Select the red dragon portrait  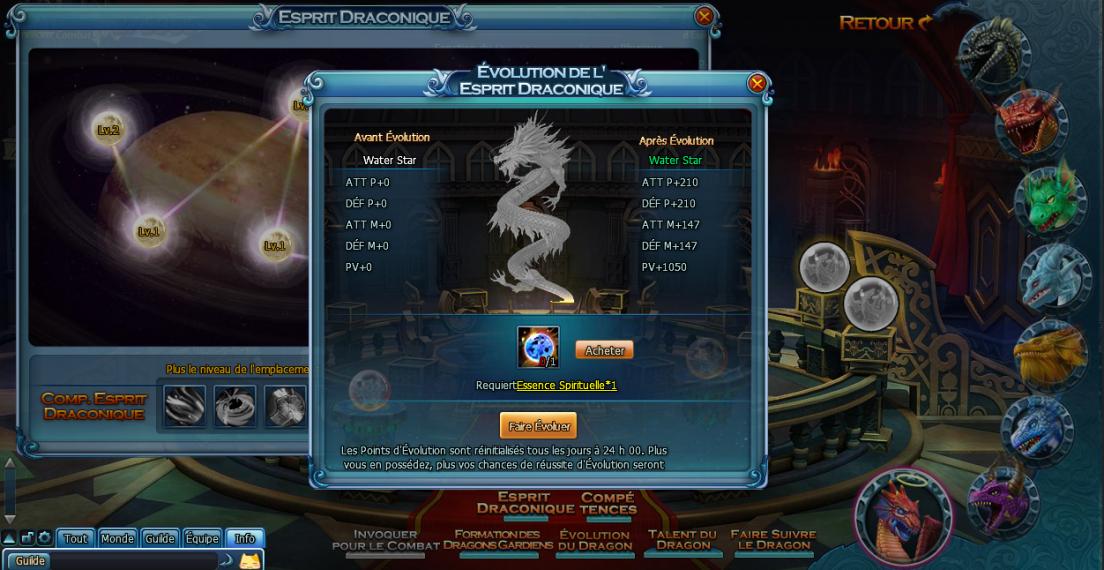tap(1032, 123)
